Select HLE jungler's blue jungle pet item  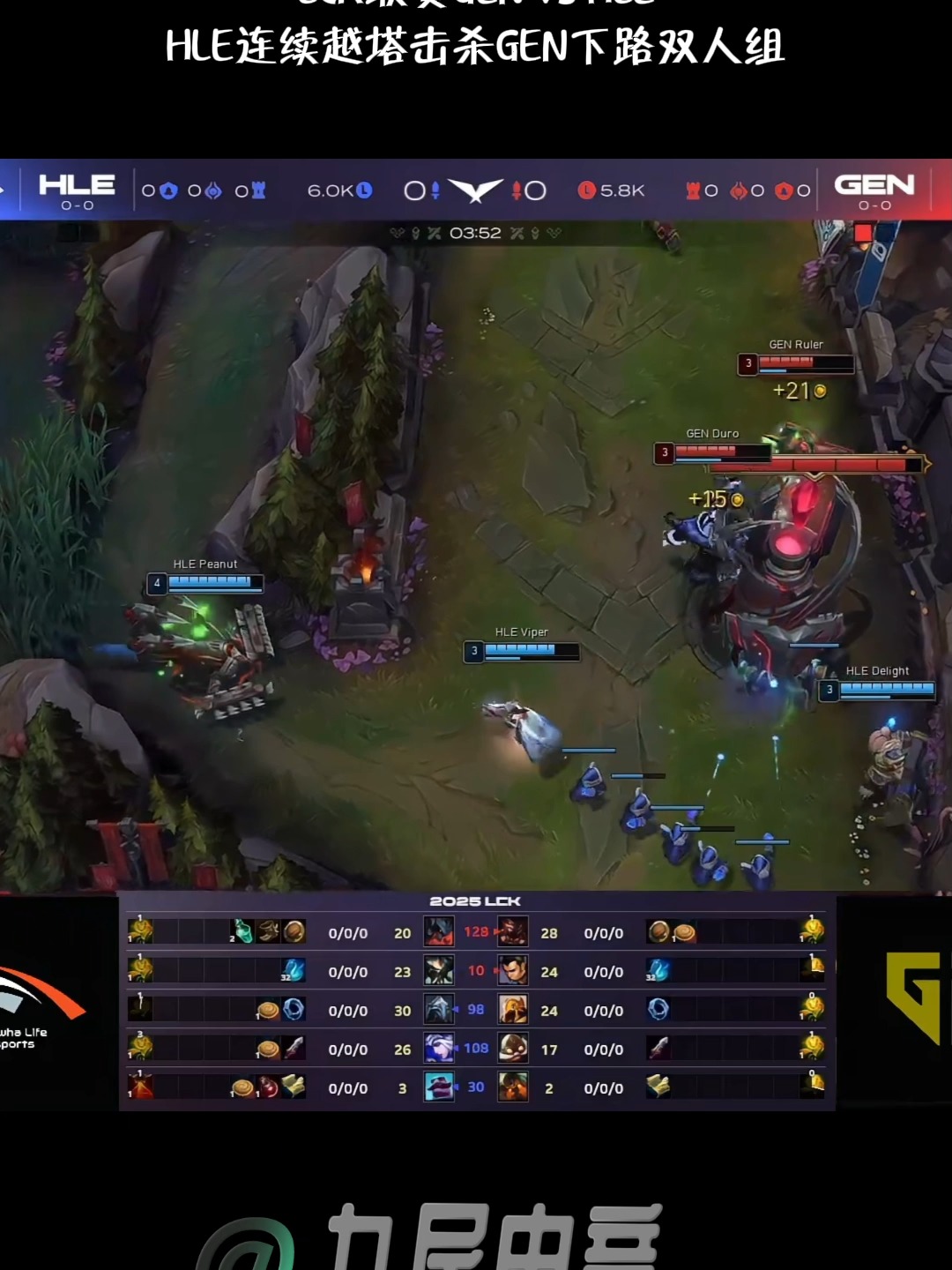pos(293,970)
